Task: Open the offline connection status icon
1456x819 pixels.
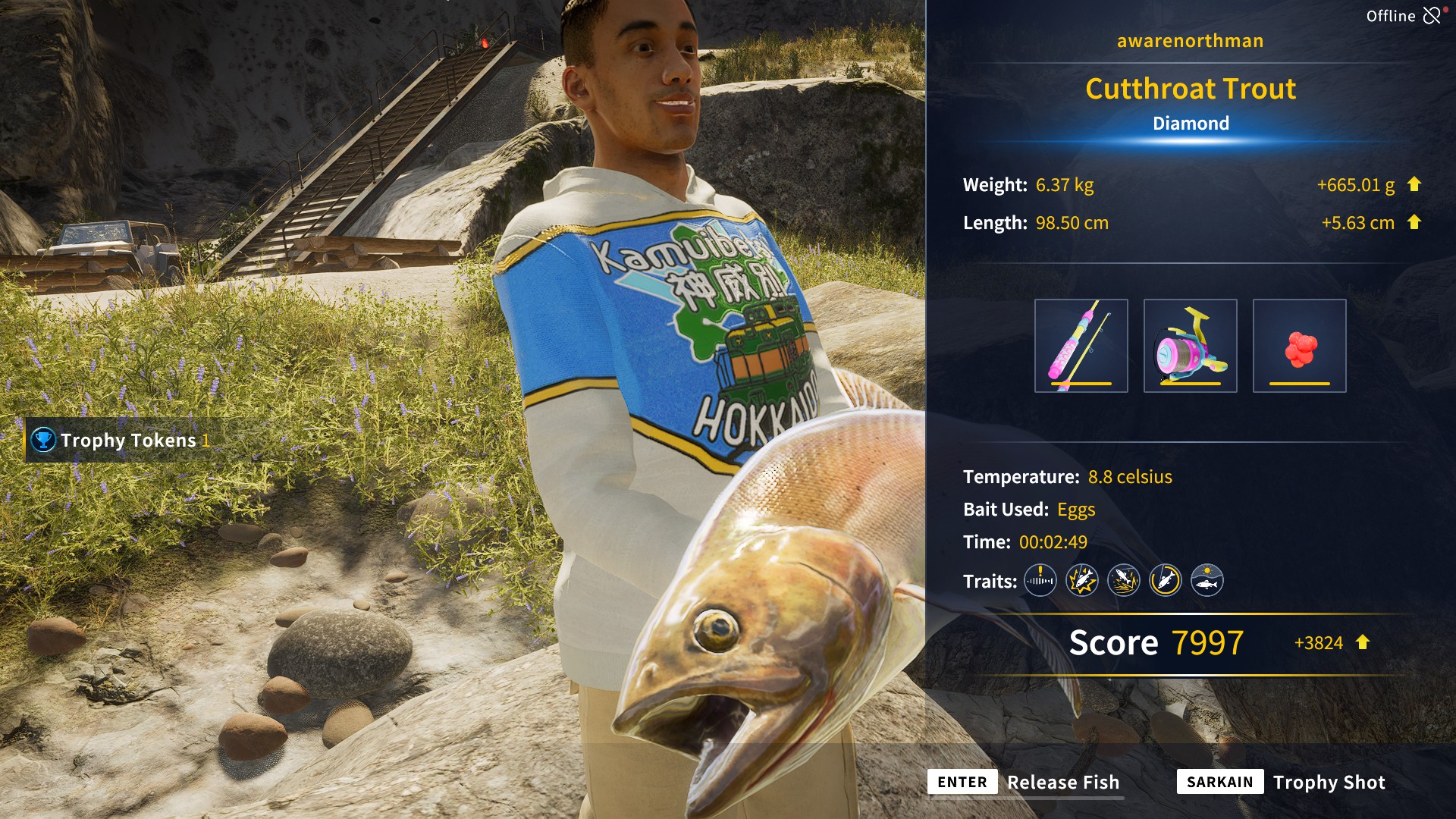Action: [x=1432, y=14]
